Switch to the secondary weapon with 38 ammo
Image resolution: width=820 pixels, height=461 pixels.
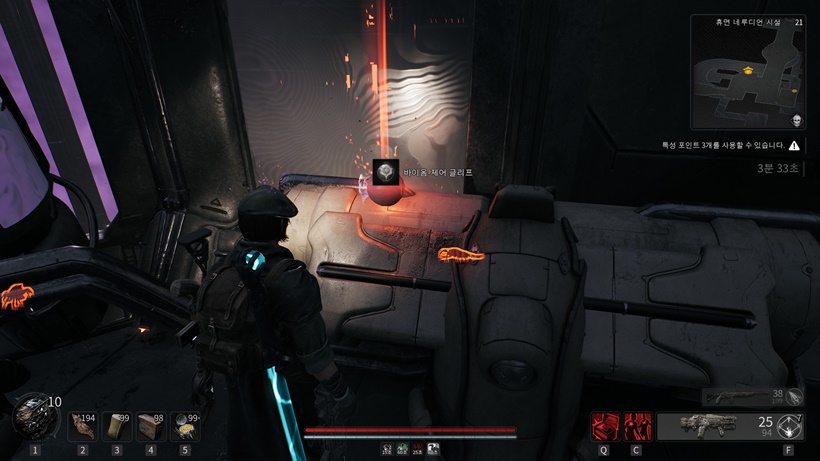(x=752, y=397)
